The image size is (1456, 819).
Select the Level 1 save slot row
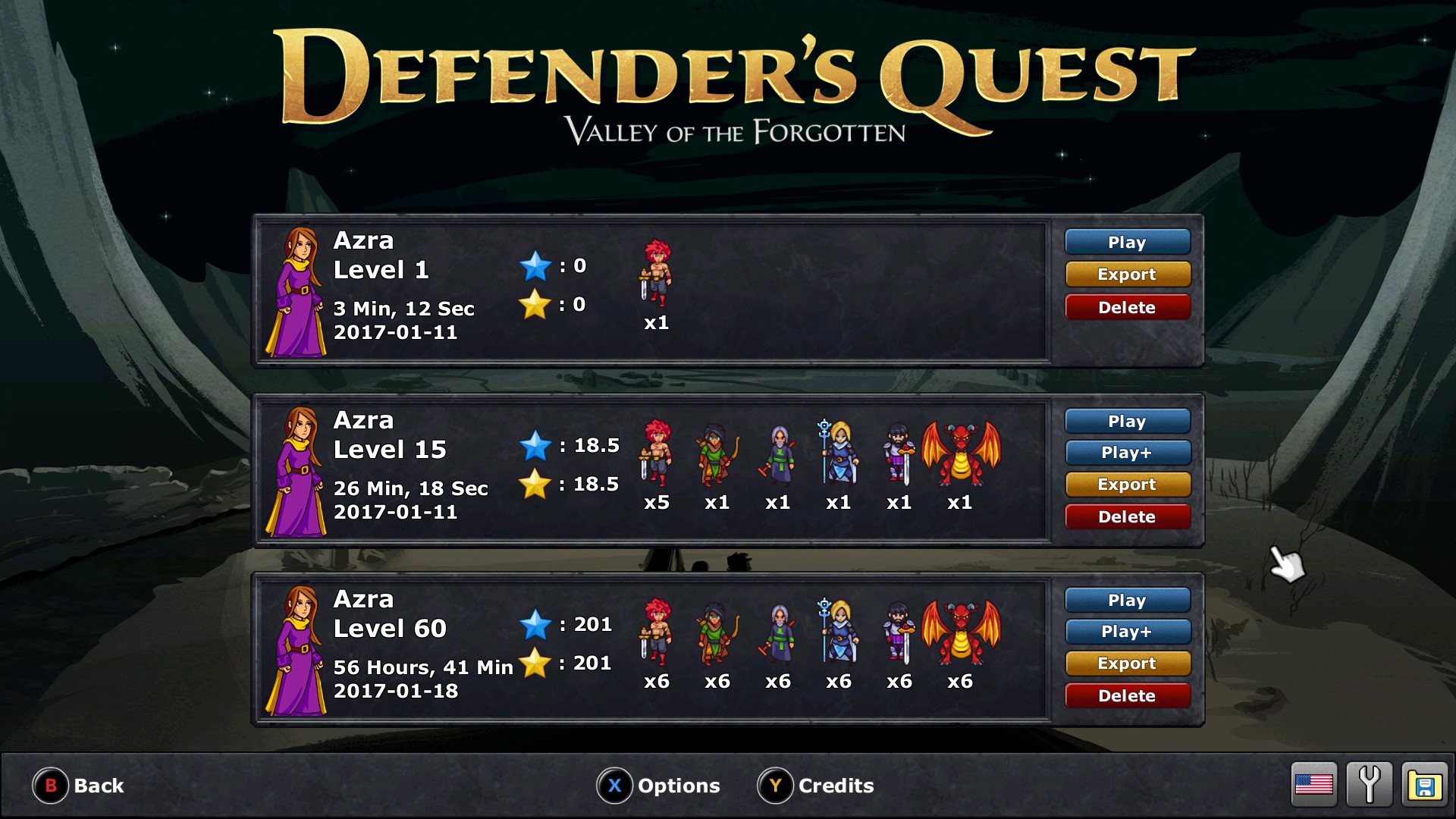pos(652,291)
